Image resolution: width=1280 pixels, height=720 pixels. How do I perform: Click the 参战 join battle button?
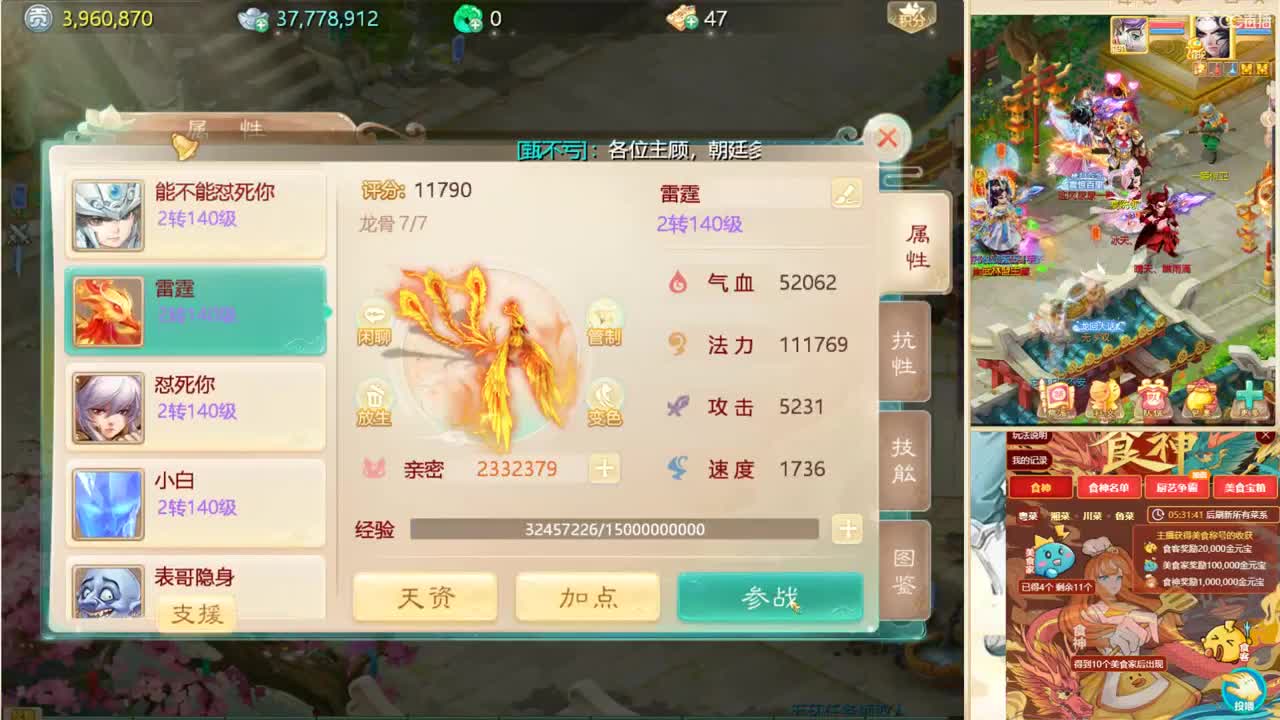coord(769,595)
